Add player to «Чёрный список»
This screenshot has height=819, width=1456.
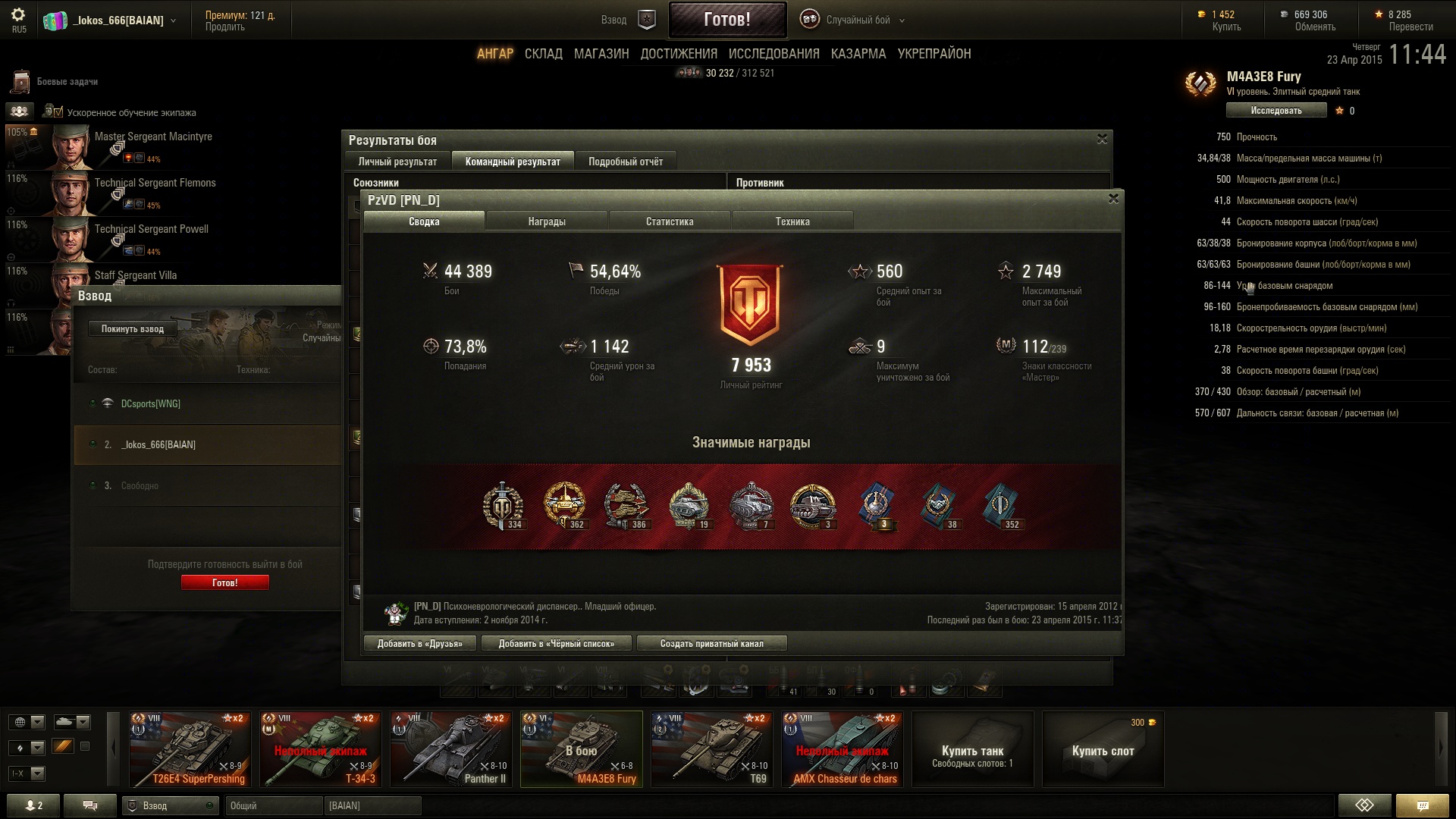pos(556,644)
